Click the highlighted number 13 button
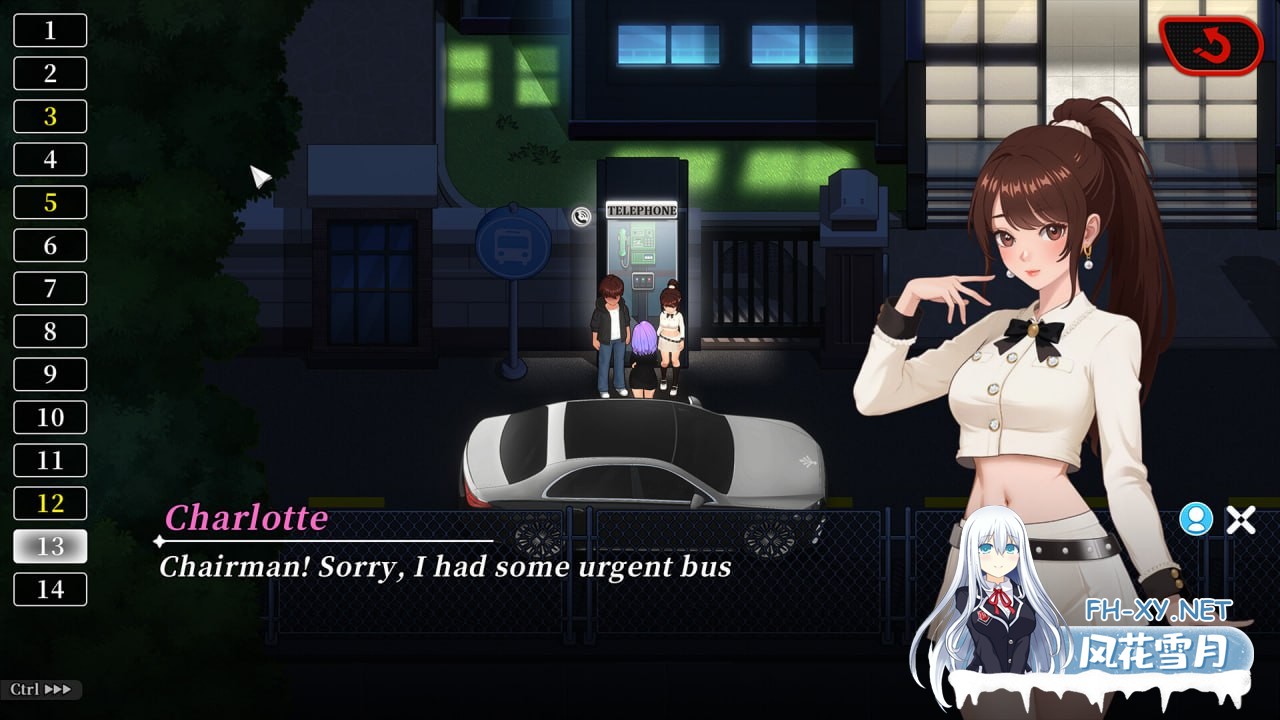 point(50,546)
